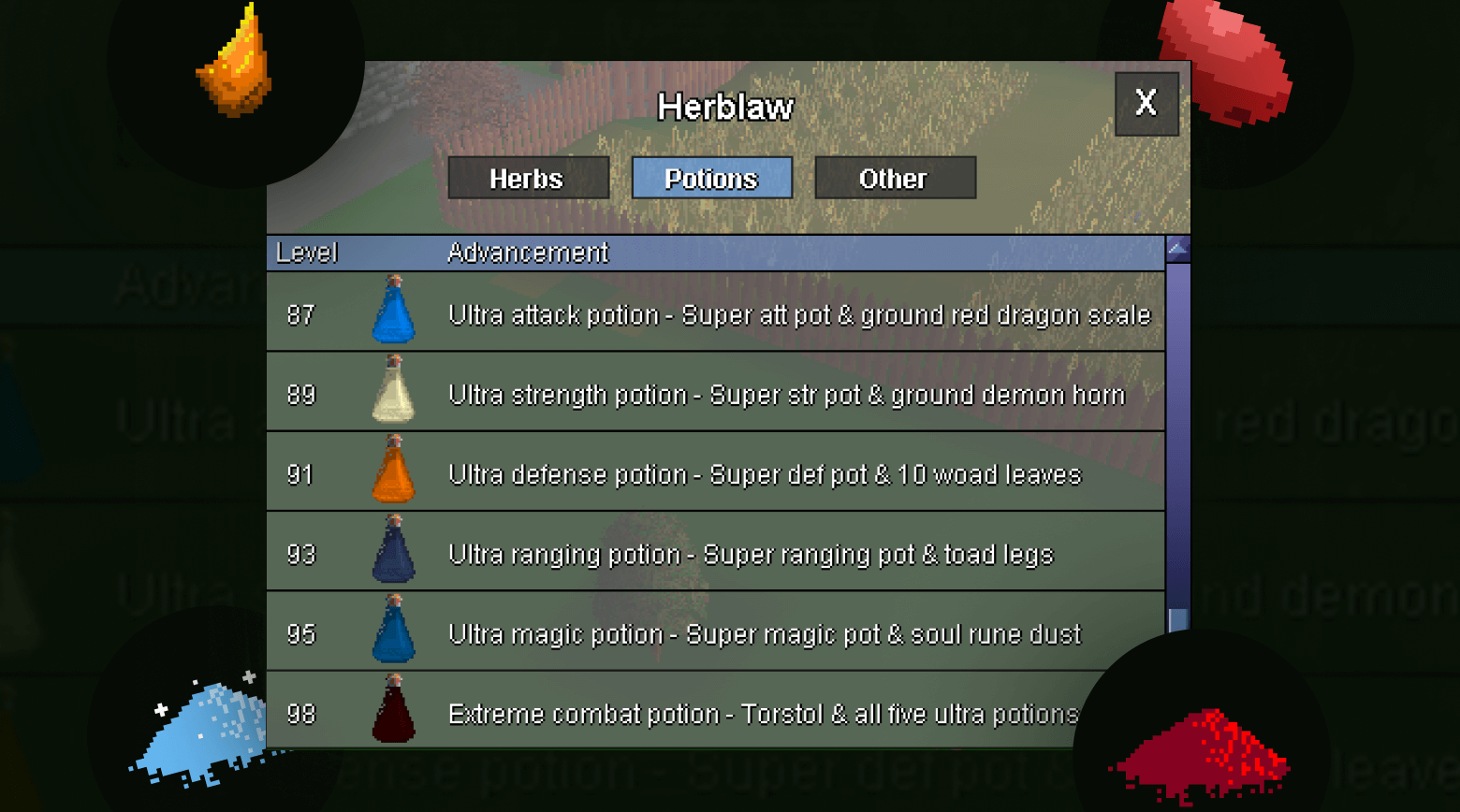
Task: Click the orange Ultra defense potion icon
Action: click(393, 475)
